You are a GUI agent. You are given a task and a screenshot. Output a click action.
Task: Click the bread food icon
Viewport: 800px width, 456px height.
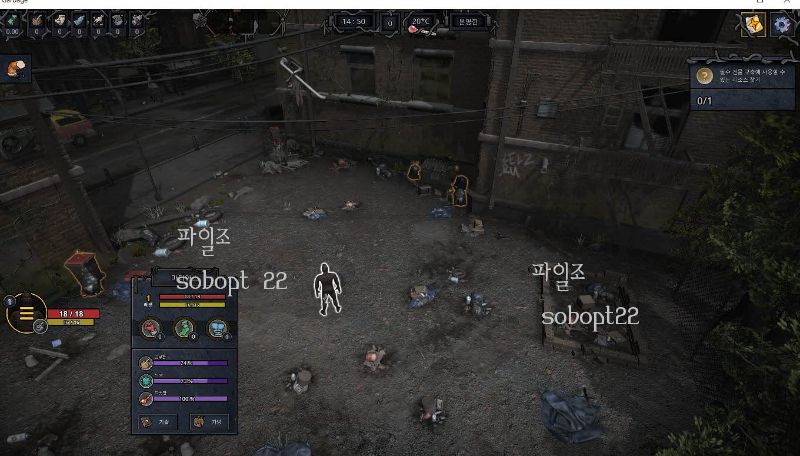click(16, 67)
